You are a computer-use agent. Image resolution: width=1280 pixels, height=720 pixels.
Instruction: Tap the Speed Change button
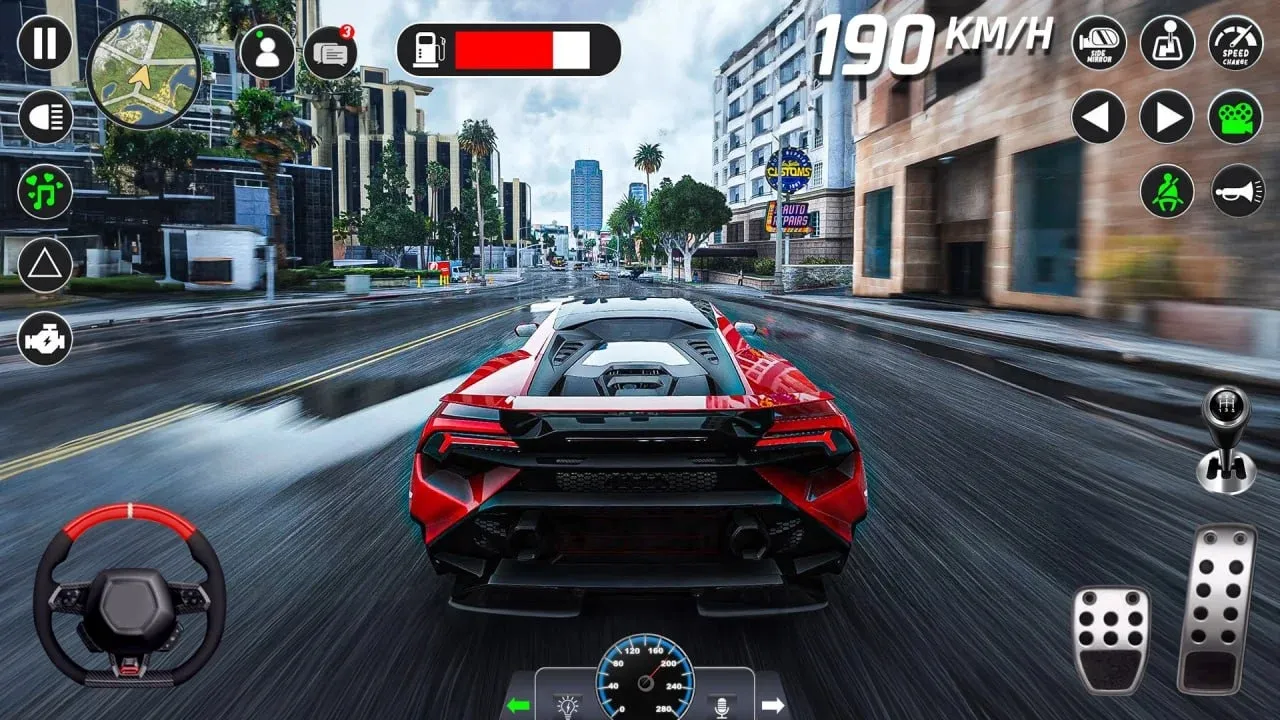tap(1236, 43)
